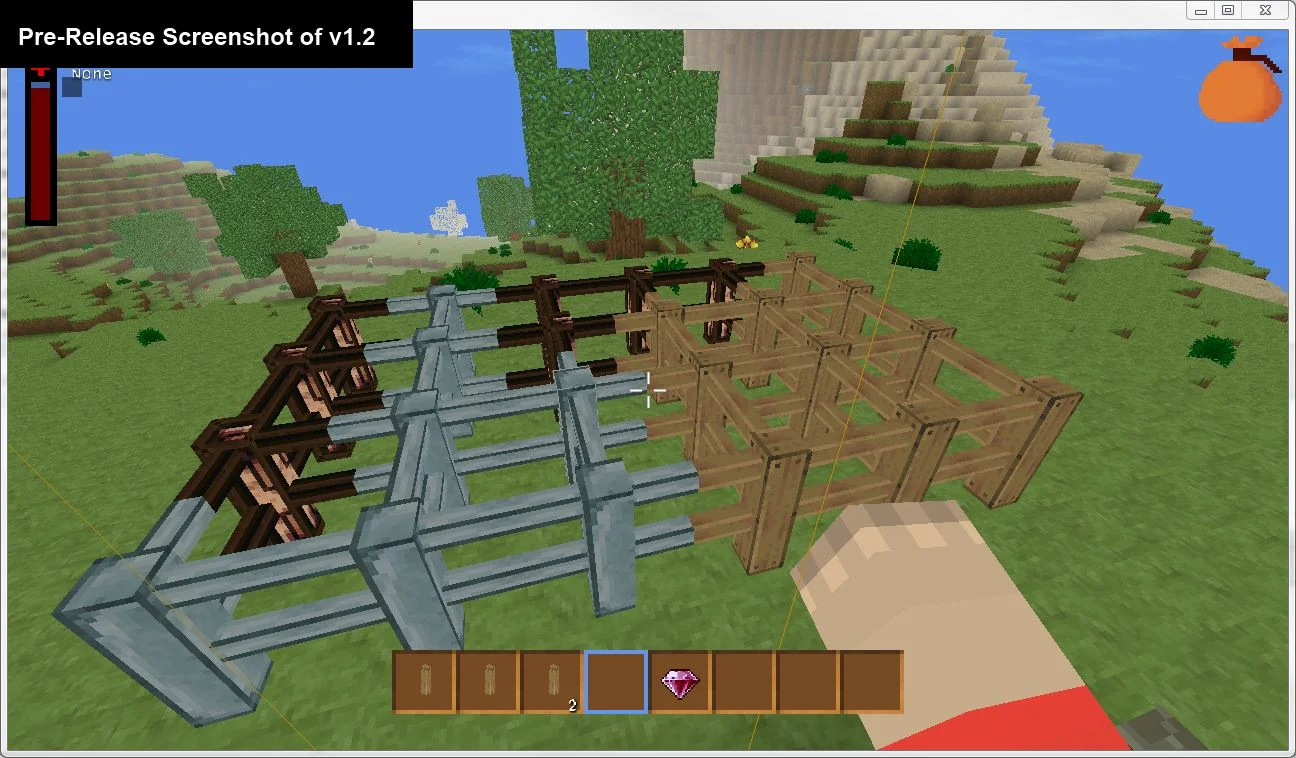Select the last slot of the hotbar
The width and height of the screenshot is (1296, 758).
[869, 681]
